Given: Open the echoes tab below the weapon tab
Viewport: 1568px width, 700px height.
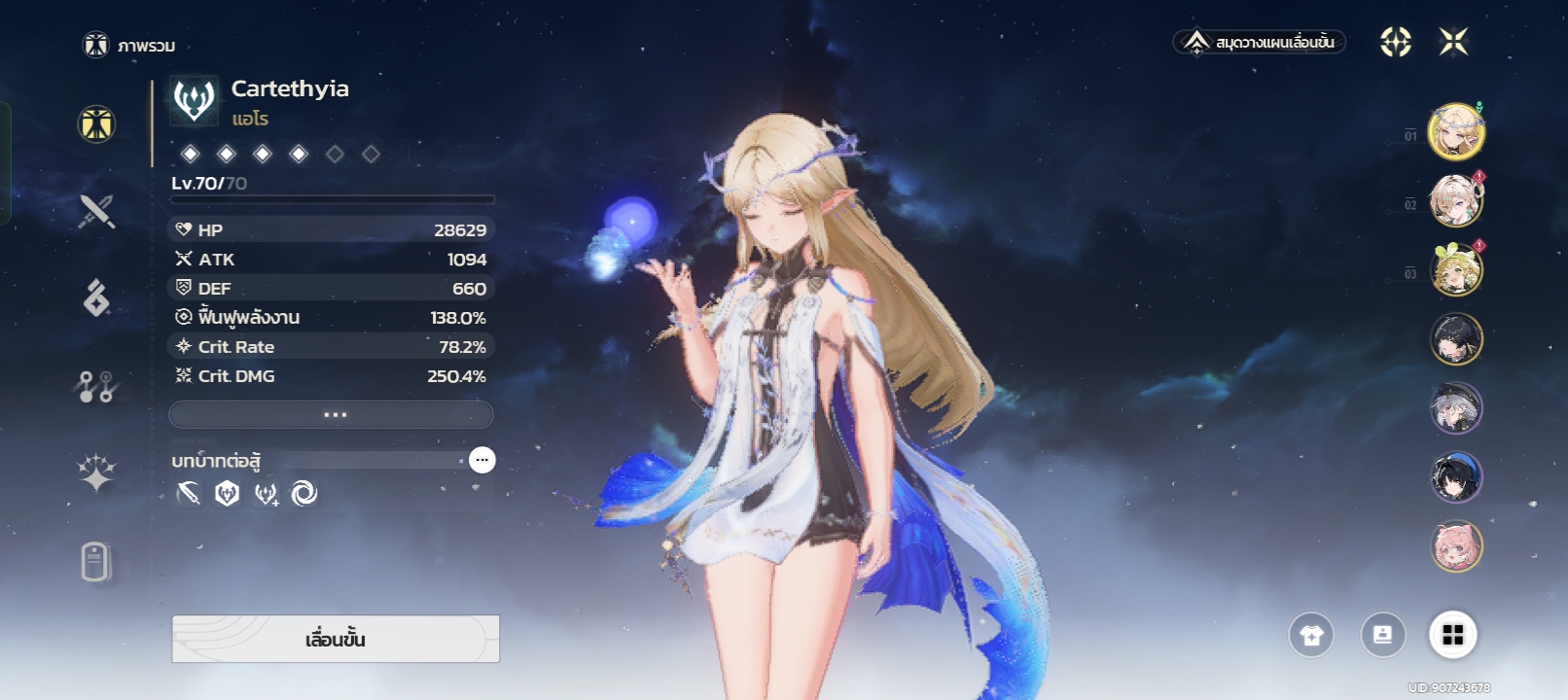Looking at the screenshot, I should pos(96,298).
